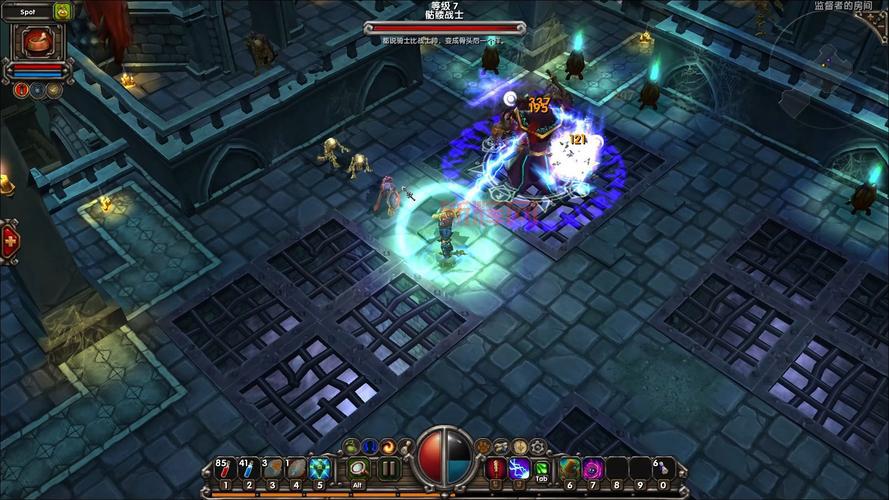
Task: Click the red cross side button
Action: (x=10, y=240)
